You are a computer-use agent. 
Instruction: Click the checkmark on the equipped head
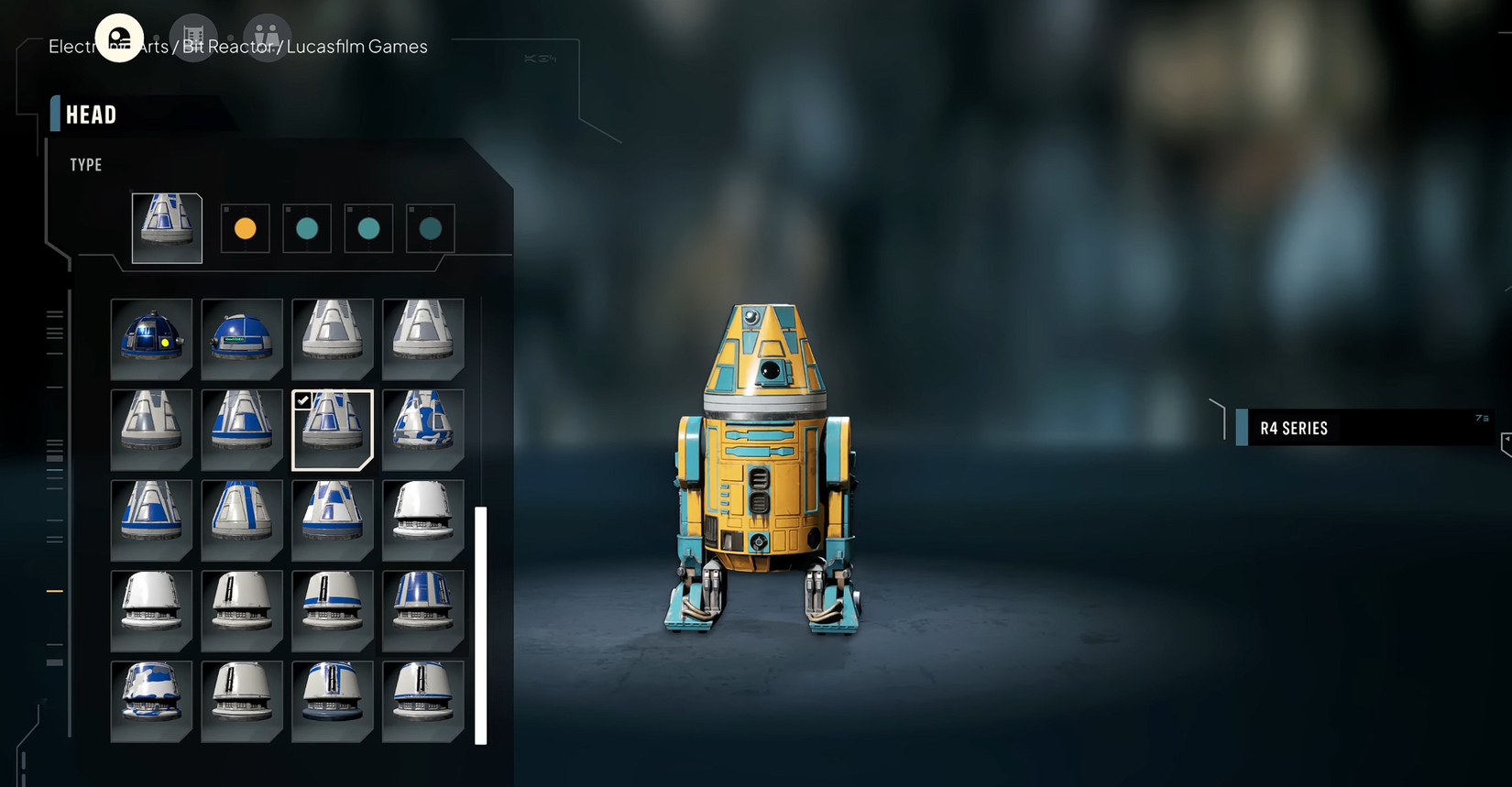304,399
